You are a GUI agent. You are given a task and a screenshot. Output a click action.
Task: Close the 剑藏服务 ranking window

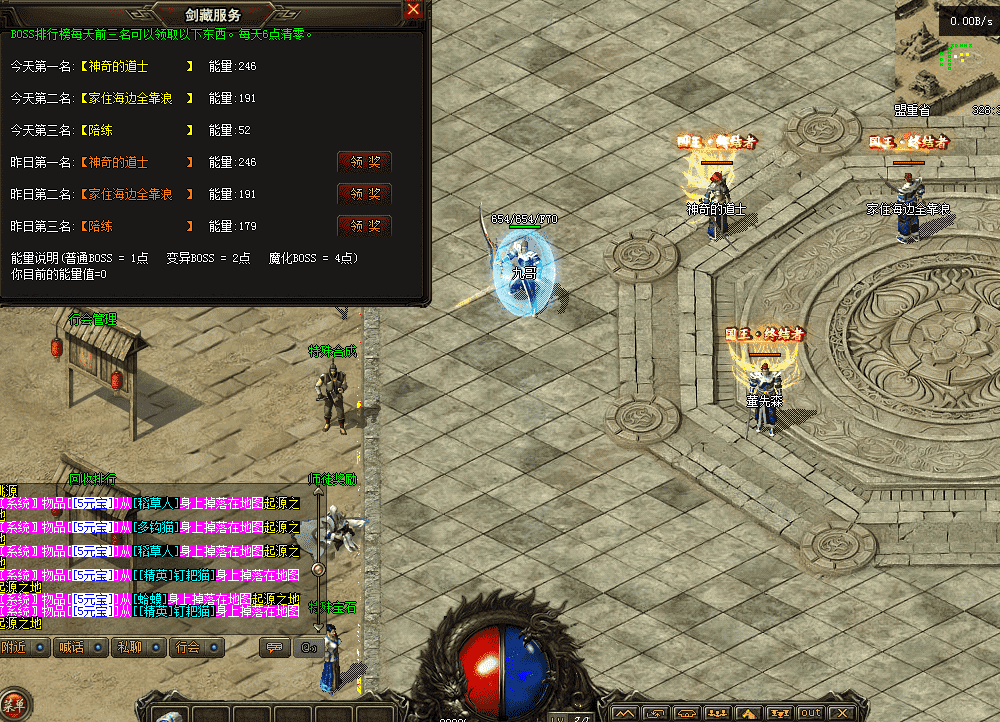point(413,10)
